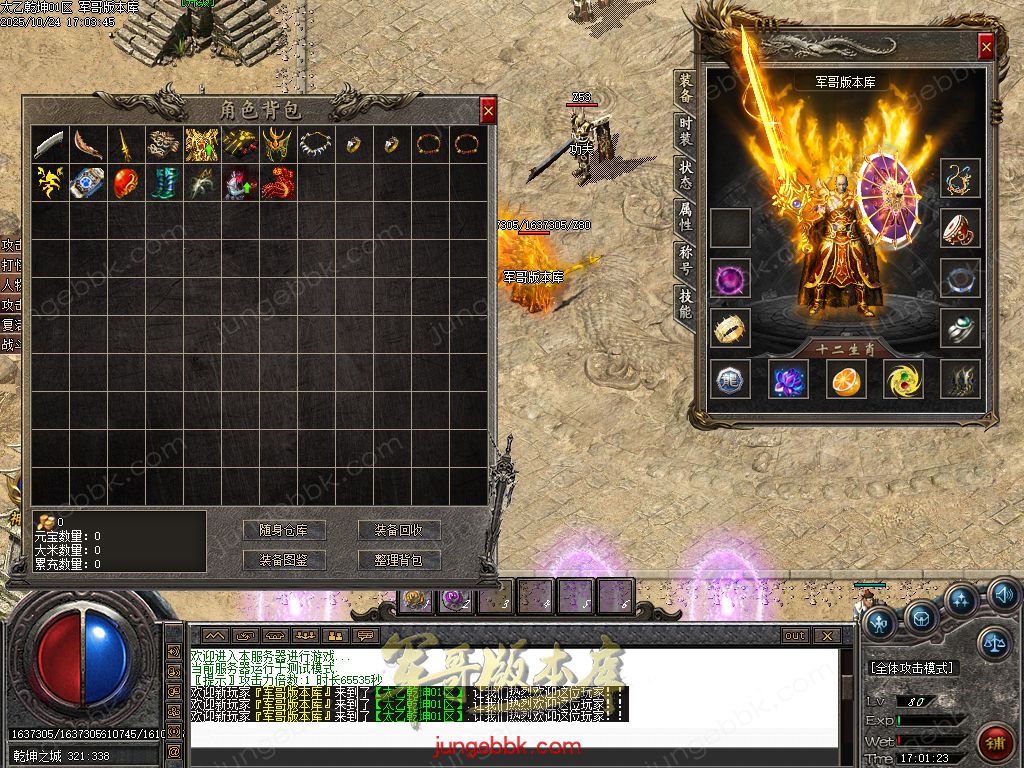This screenshot has width=1024, height=768.
Task: Select the fang necklace in backpack
Action: (316, 145)
